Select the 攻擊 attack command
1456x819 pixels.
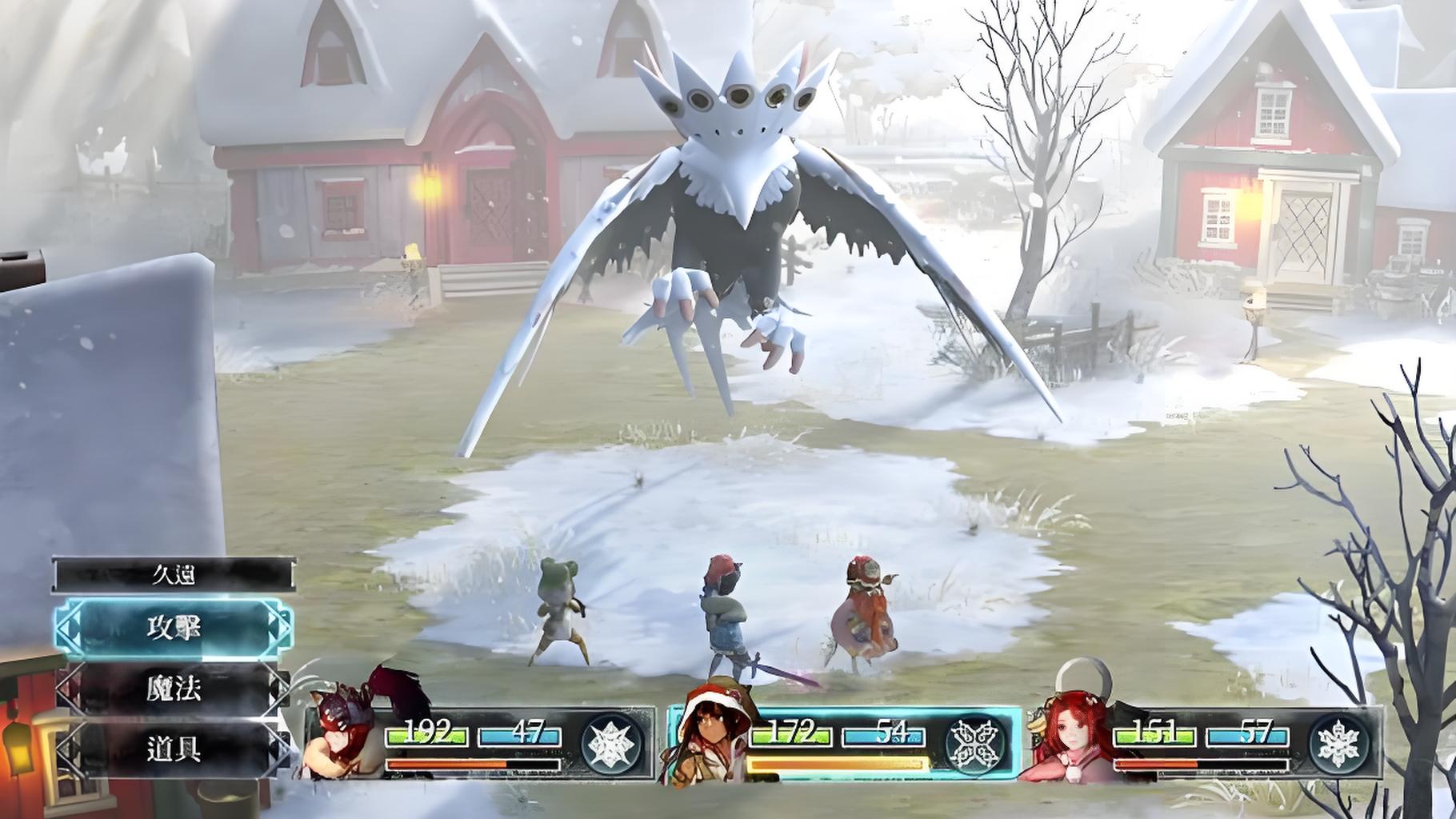[x=174, y=629]
